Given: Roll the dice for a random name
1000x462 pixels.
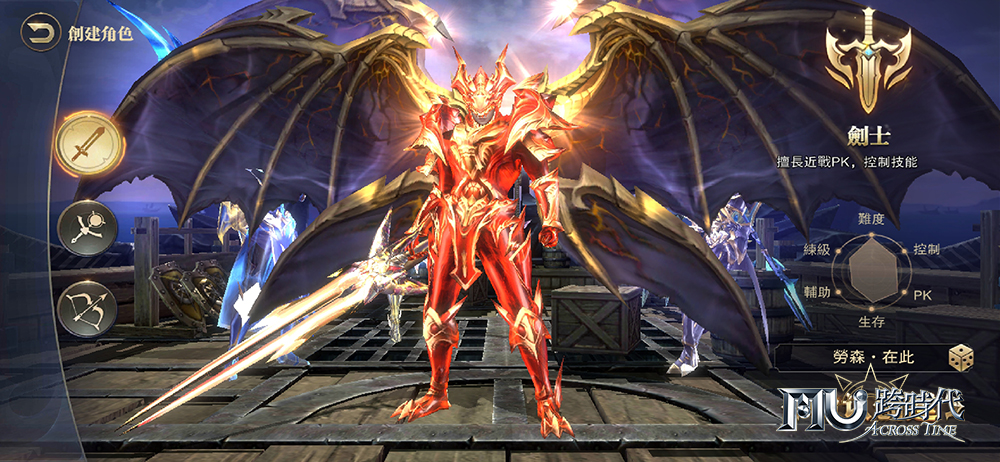Looking at the screenshot, I should point(962,357).
